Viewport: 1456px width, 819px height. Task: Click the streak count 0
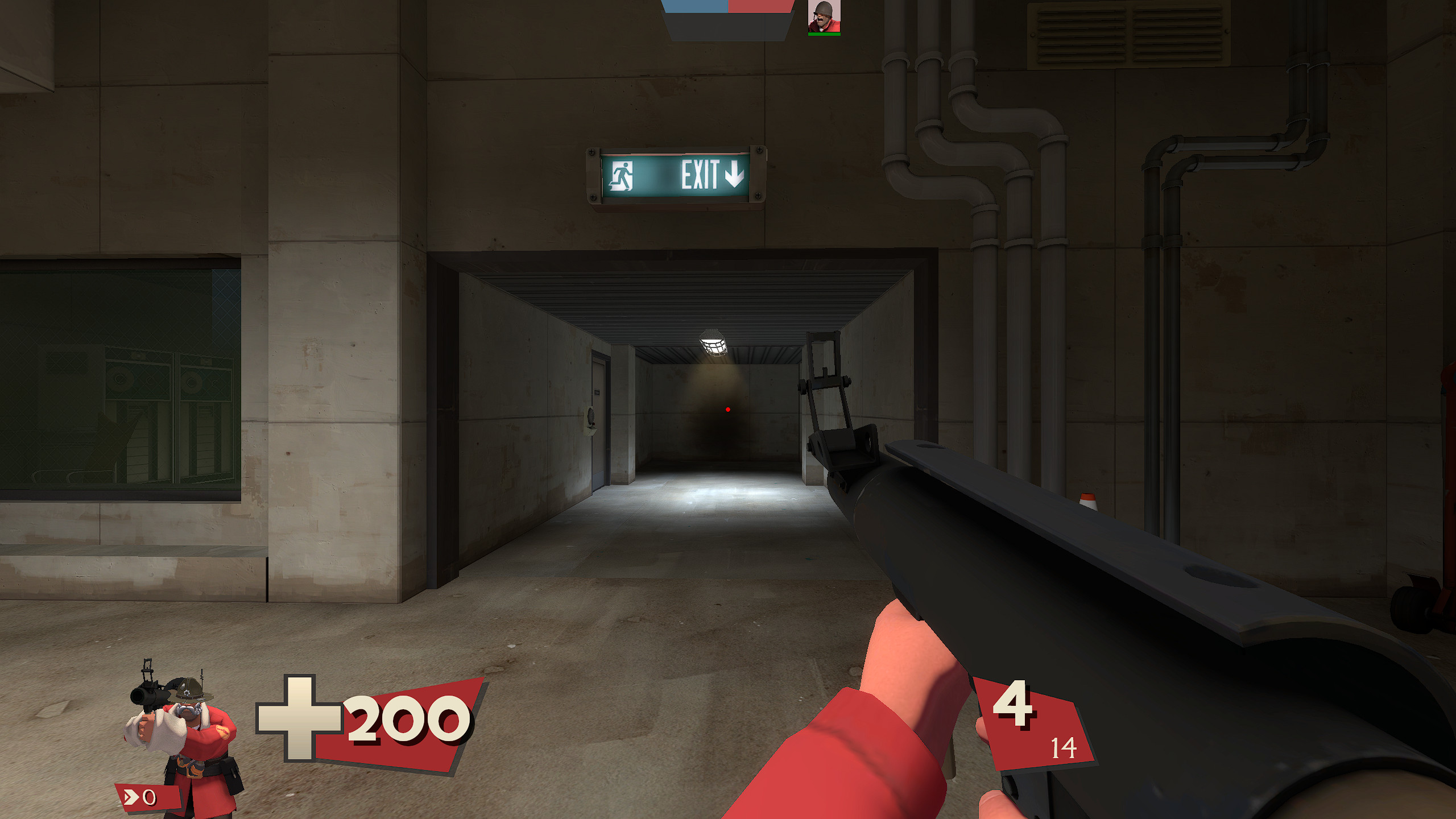point(149,799)
